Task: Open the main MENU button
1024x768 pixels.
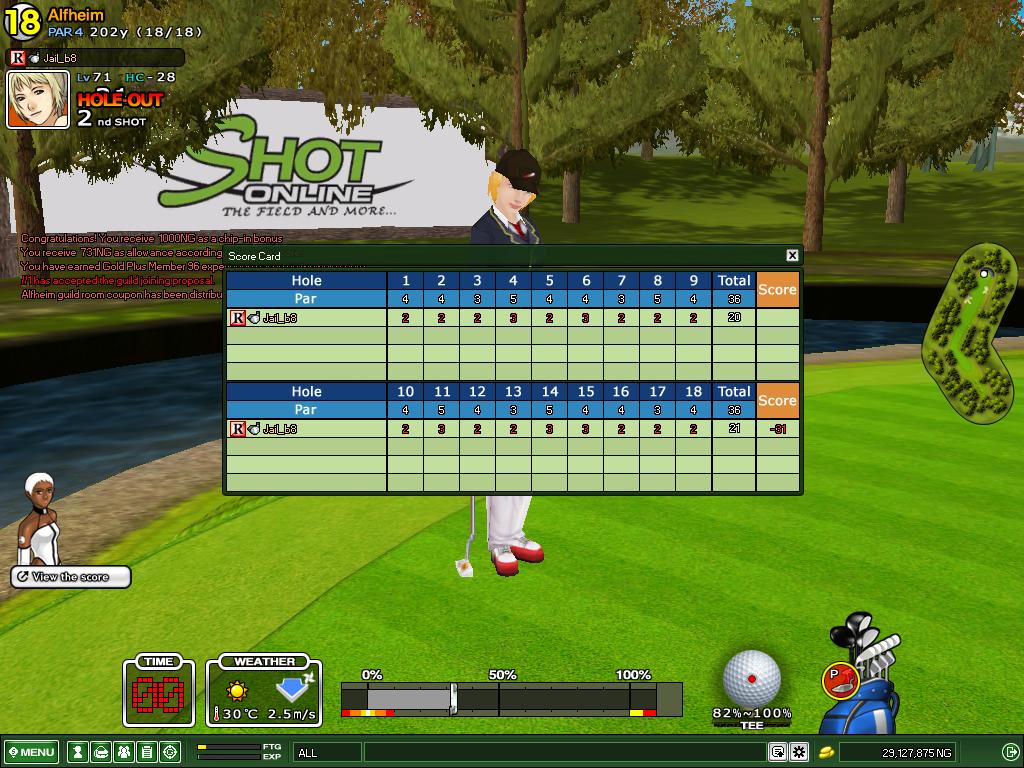Action: (x=31, y=752)
